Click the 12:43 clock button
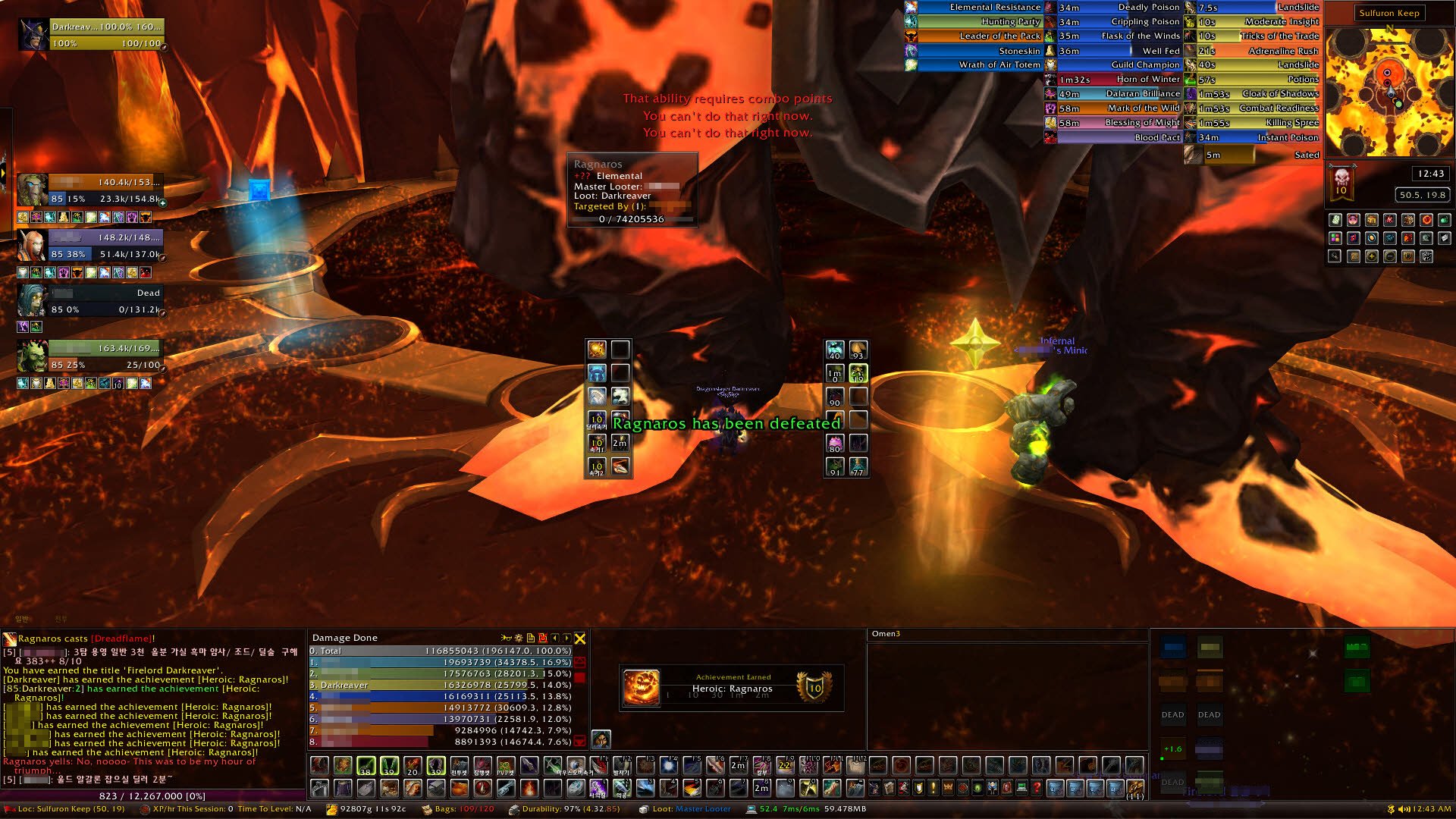Viewport: 1456px width, 819px height. (x=1430, y=174)
